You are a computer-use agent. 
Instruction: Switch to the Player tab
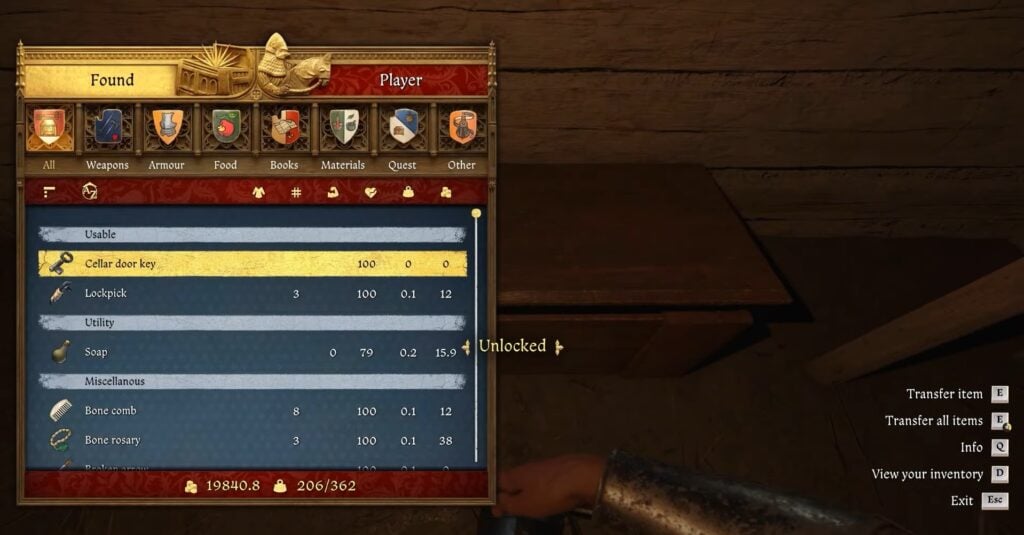[400, 80]
